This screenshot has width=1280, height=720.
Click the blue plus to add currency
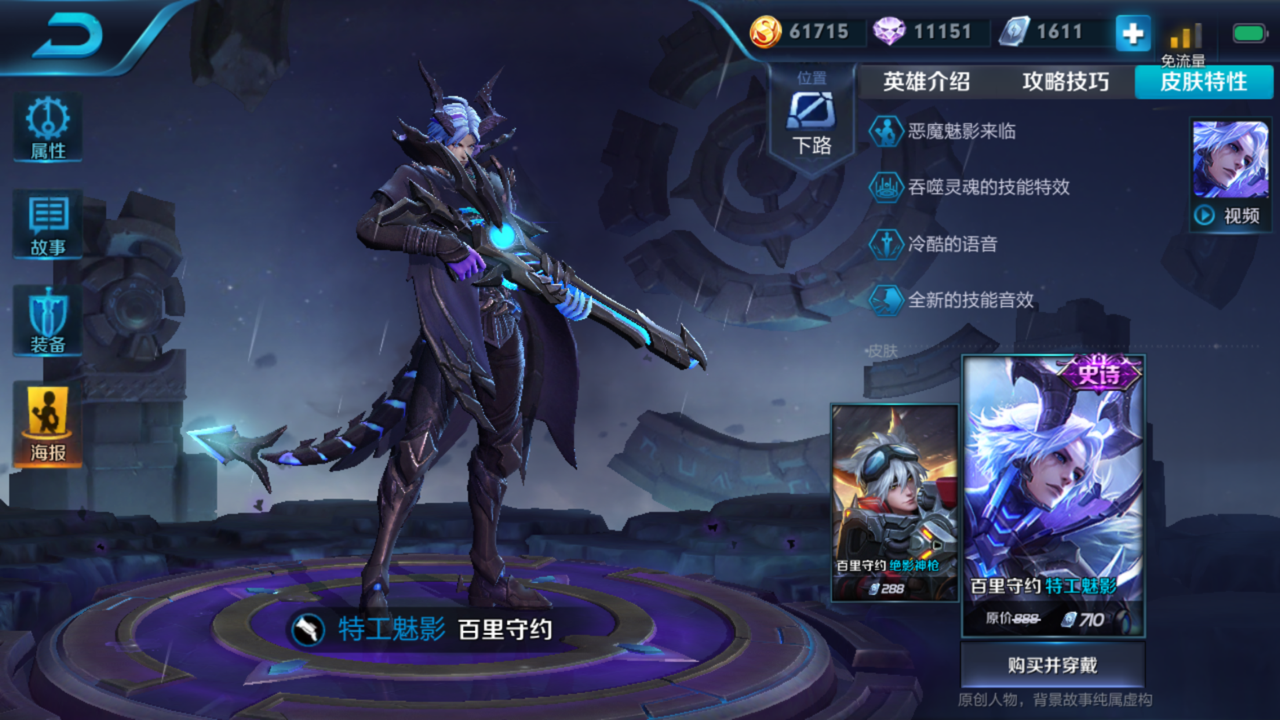coord(1132,33)
